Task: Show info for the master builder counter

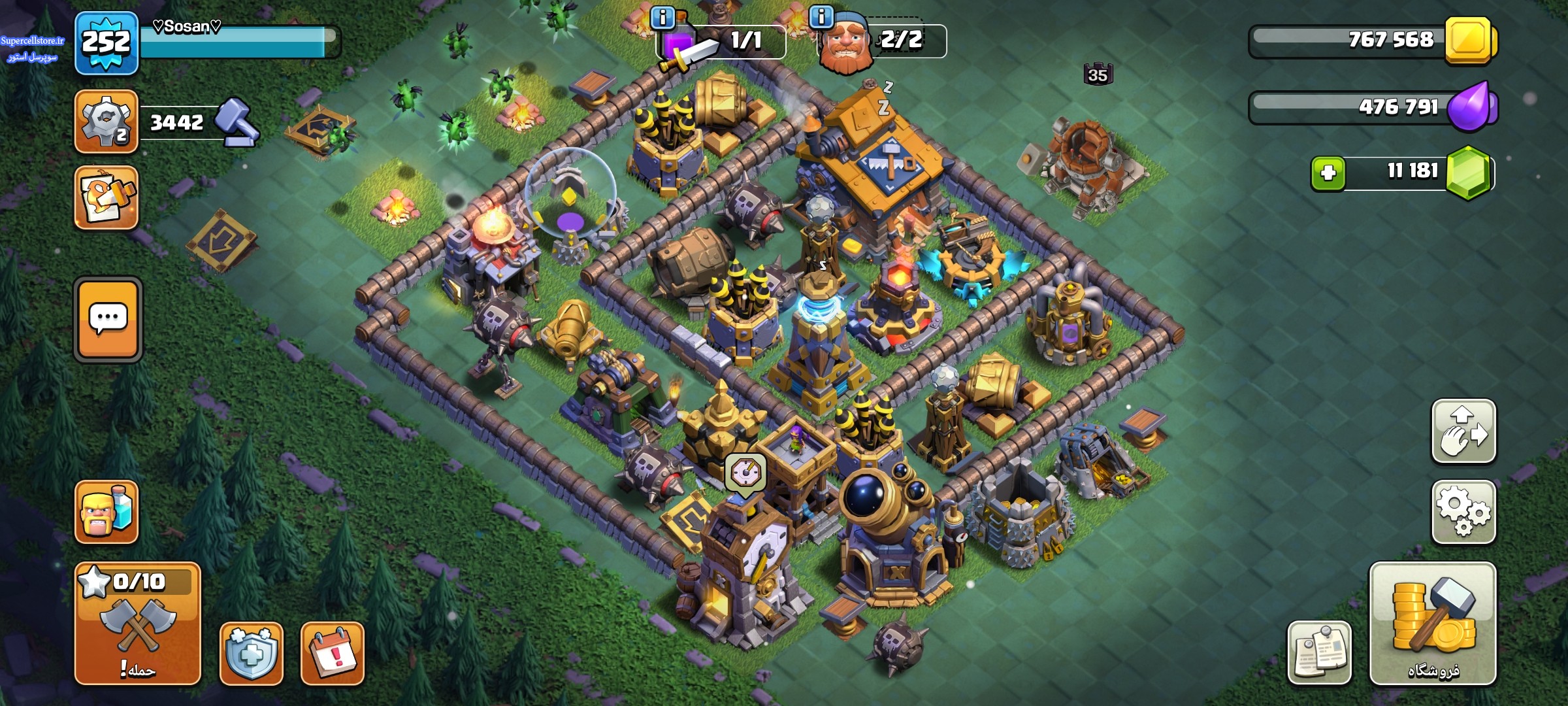Action: coord(821,18)
